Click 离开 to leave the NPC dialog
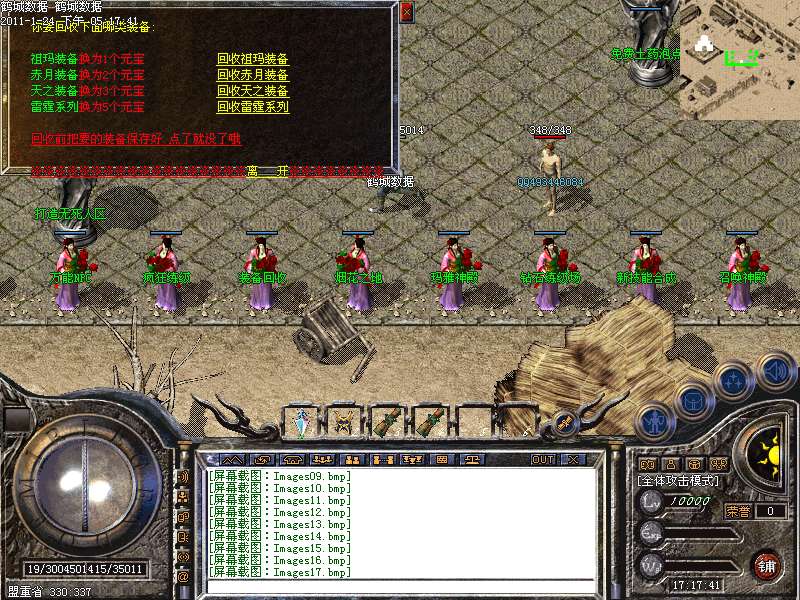 268,171
